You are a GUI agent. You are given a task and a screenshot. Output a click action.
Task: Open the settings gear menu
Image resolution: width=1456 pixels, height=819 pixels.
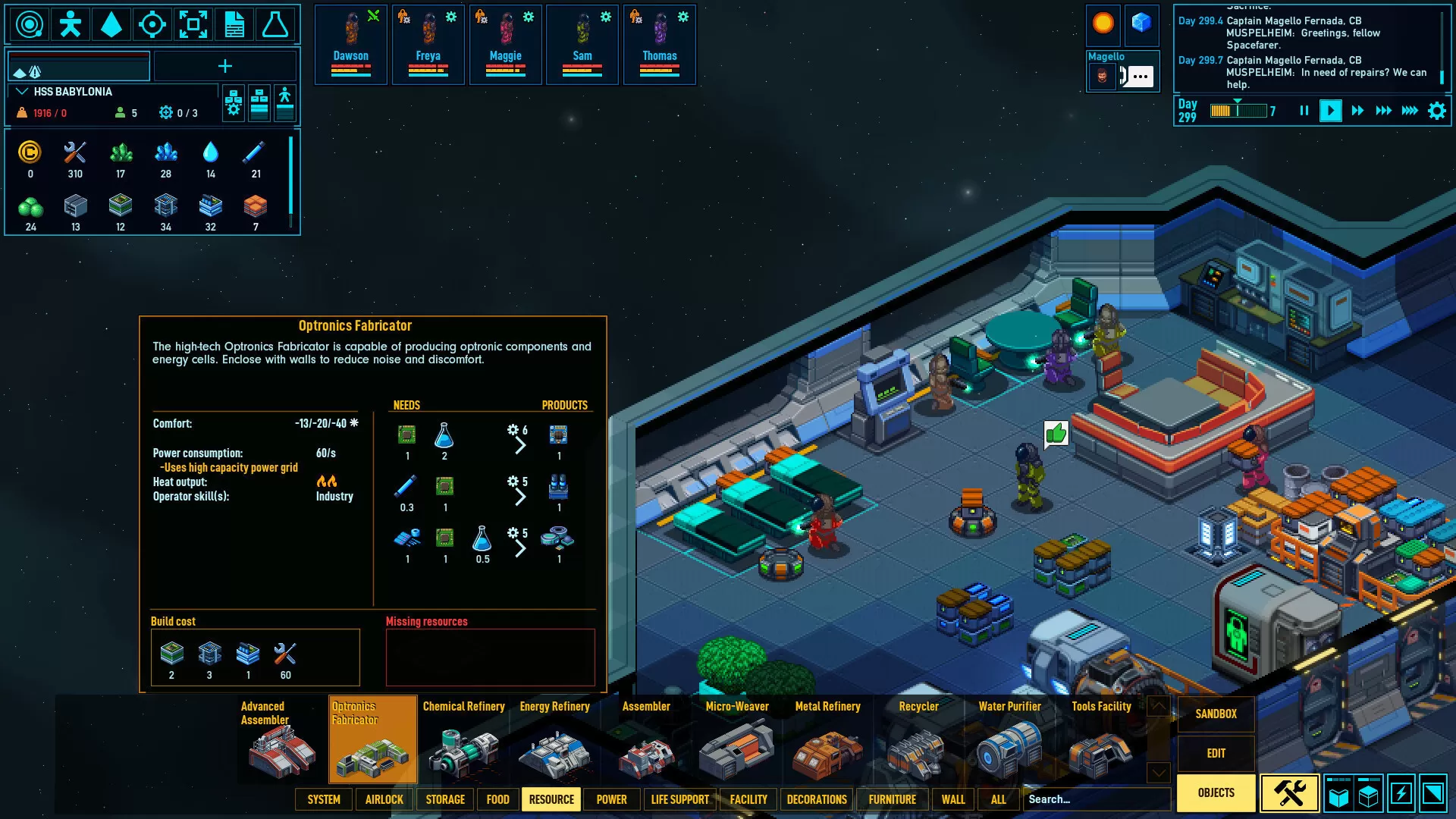pyautogui.click(x=1436, y=111)
